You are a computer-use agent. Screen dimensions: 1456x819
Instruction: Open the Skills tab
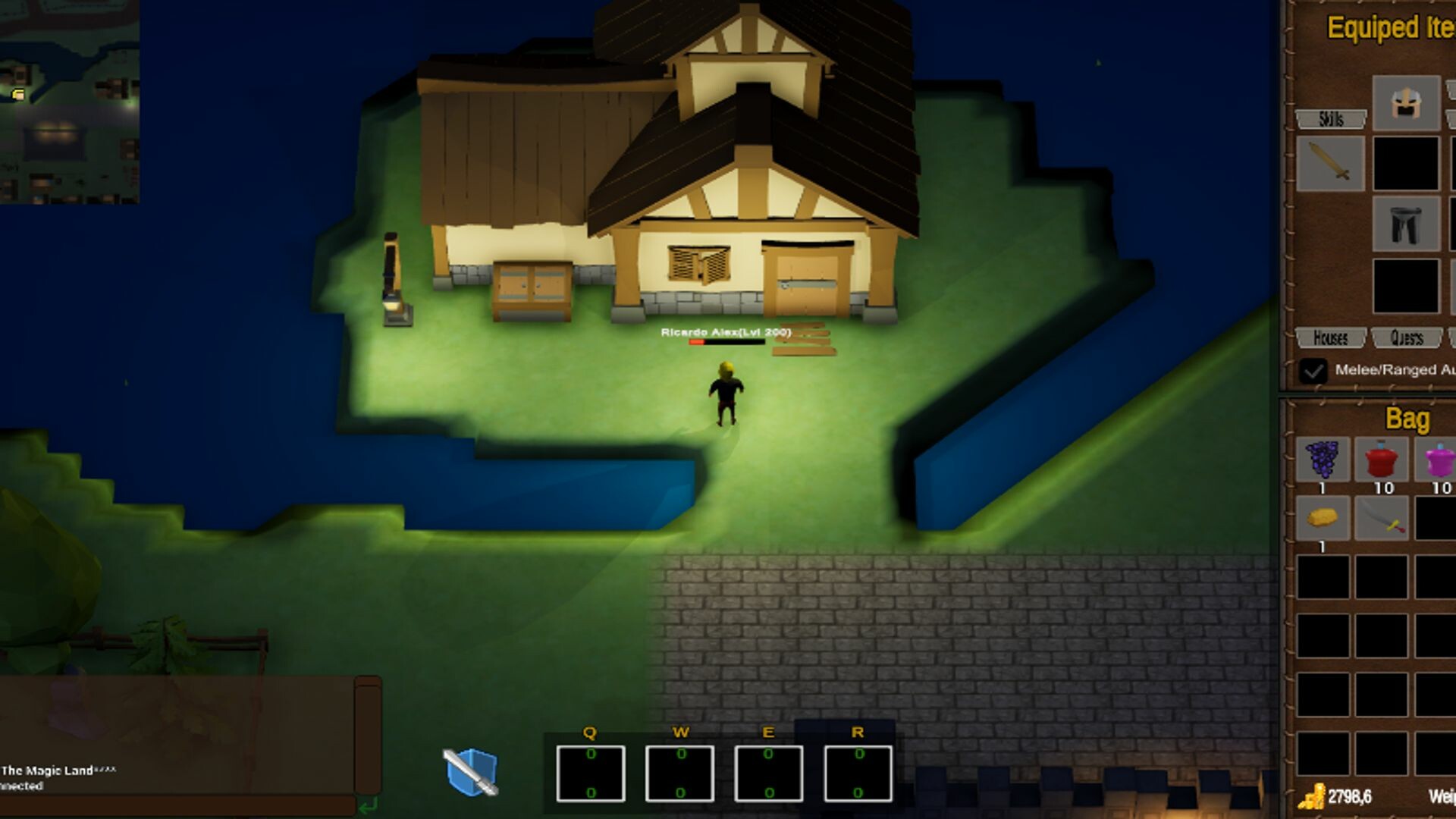(1332, 119)
